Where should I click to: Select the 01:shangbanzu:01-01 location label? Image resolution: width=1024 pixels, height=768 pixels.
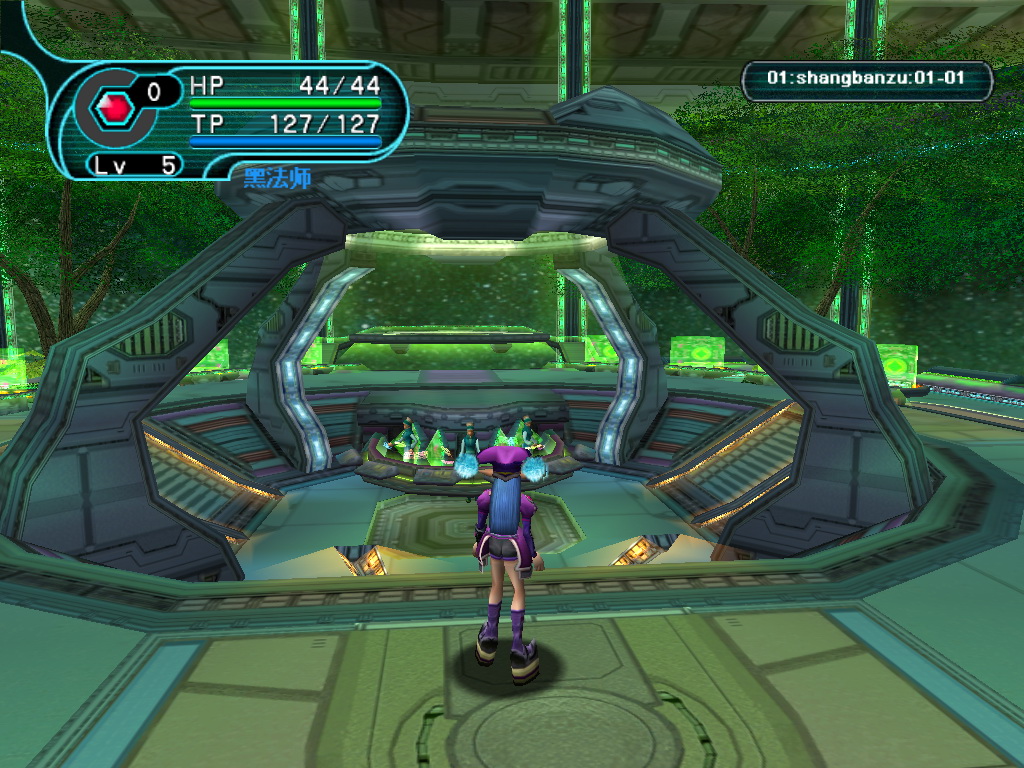(x=866, y=80)
